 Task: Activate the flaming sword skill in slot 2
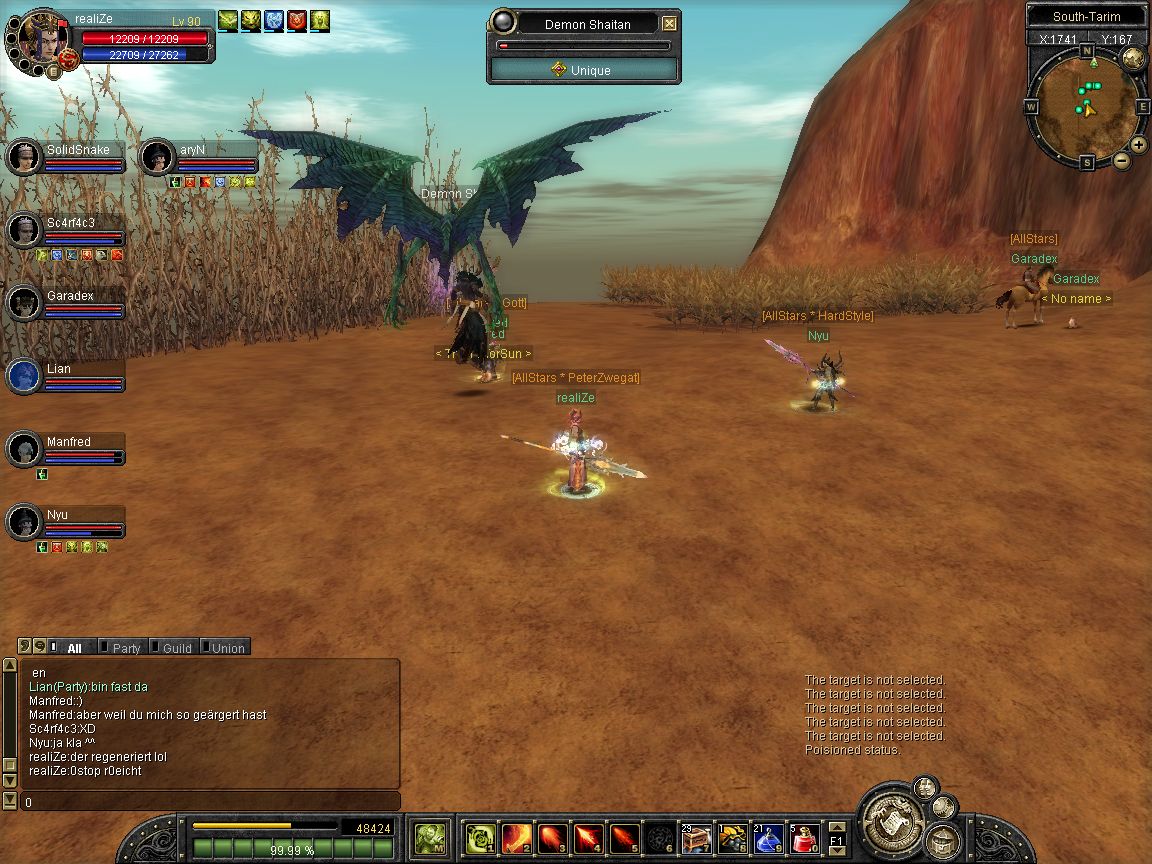point(517,838)
